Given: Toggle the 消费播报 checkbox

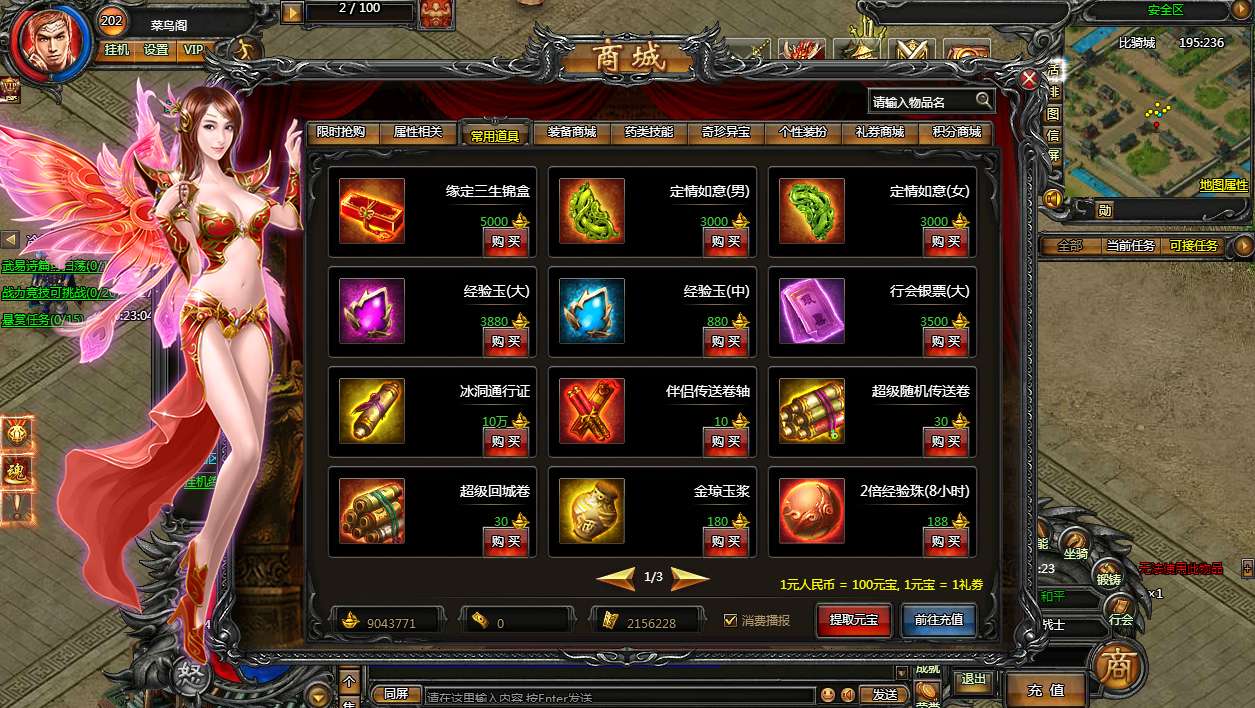Looking at the screenshot, I should pyautogui.click(x=731, y=621).
